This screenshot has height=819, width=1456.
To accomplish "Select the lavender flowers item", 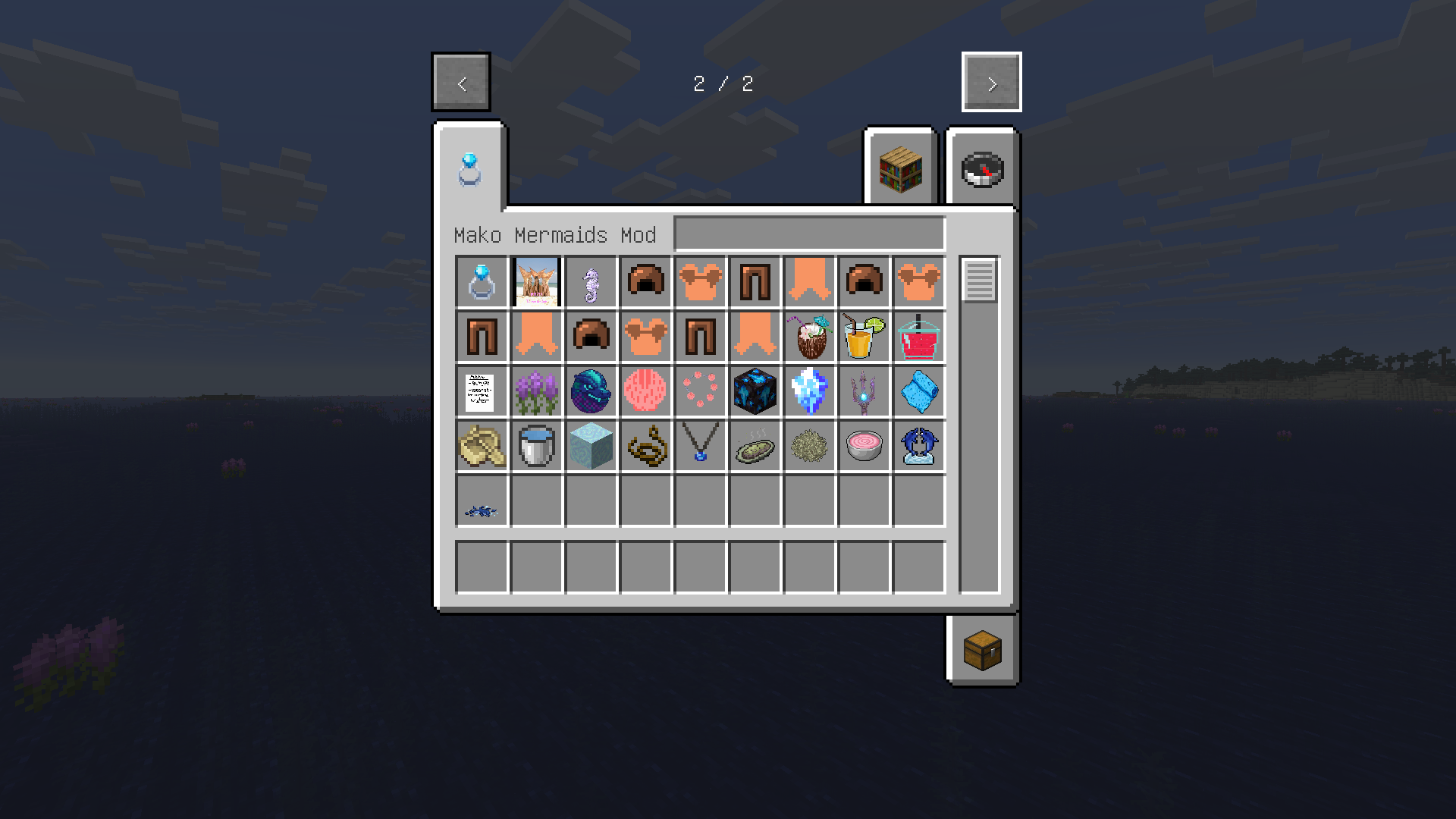I will pos(536,391).
